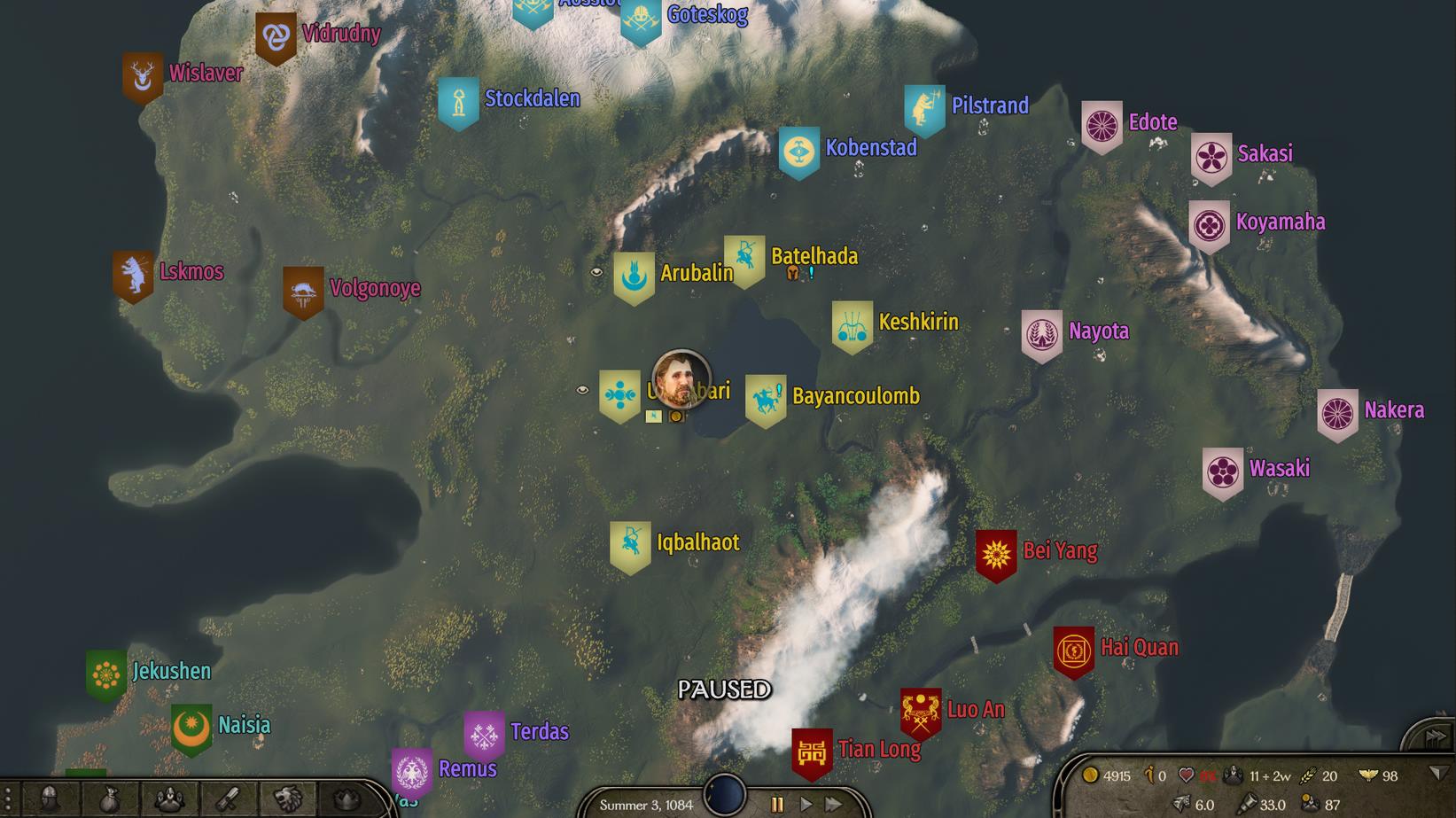Screen dimensions: 1456x818
Task: Choose the Bayancoulomb settlement nameplate
Action: tap(855, 396)
